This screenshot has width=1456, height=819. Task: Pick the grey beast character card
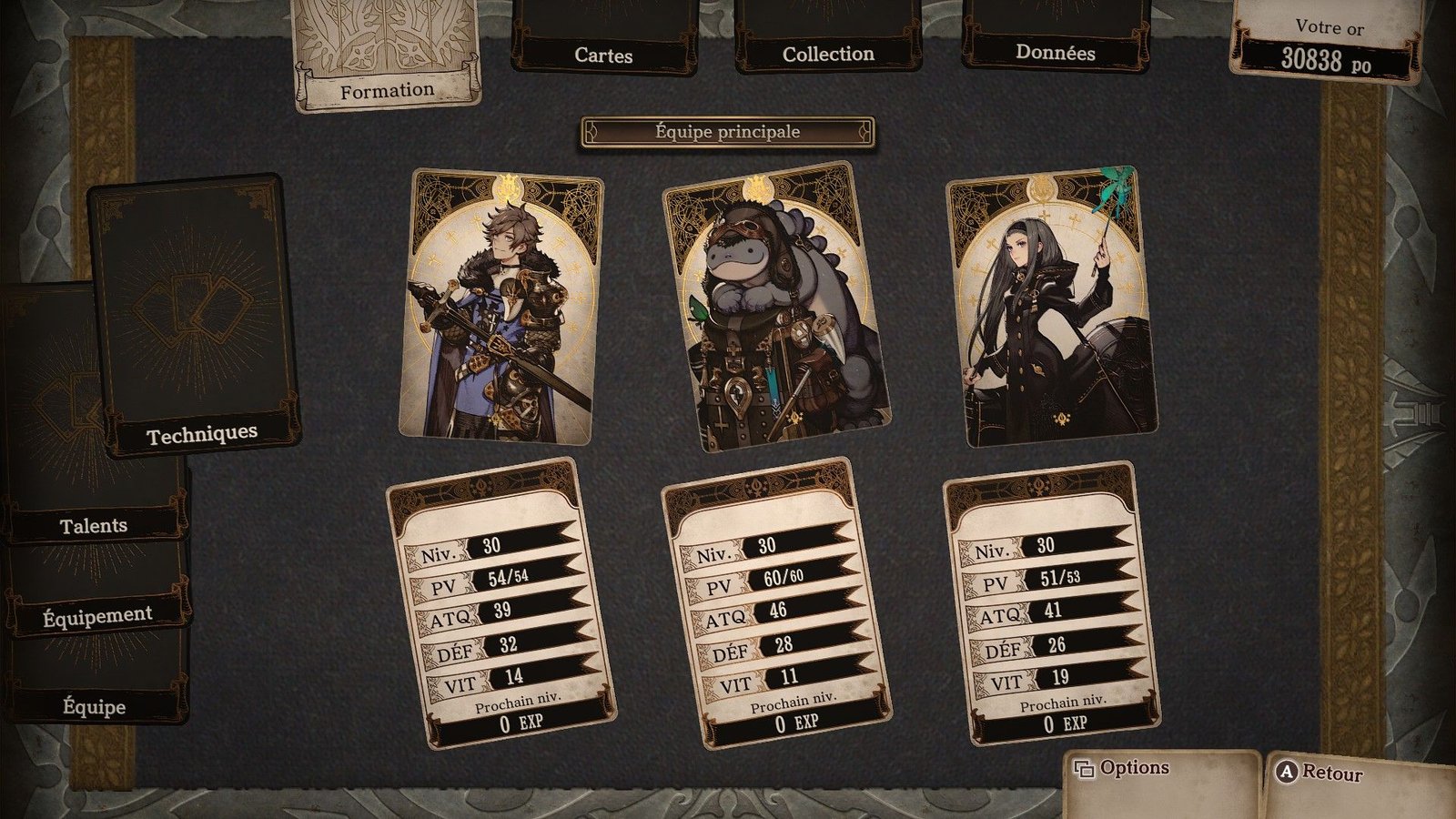pos(775,306)
